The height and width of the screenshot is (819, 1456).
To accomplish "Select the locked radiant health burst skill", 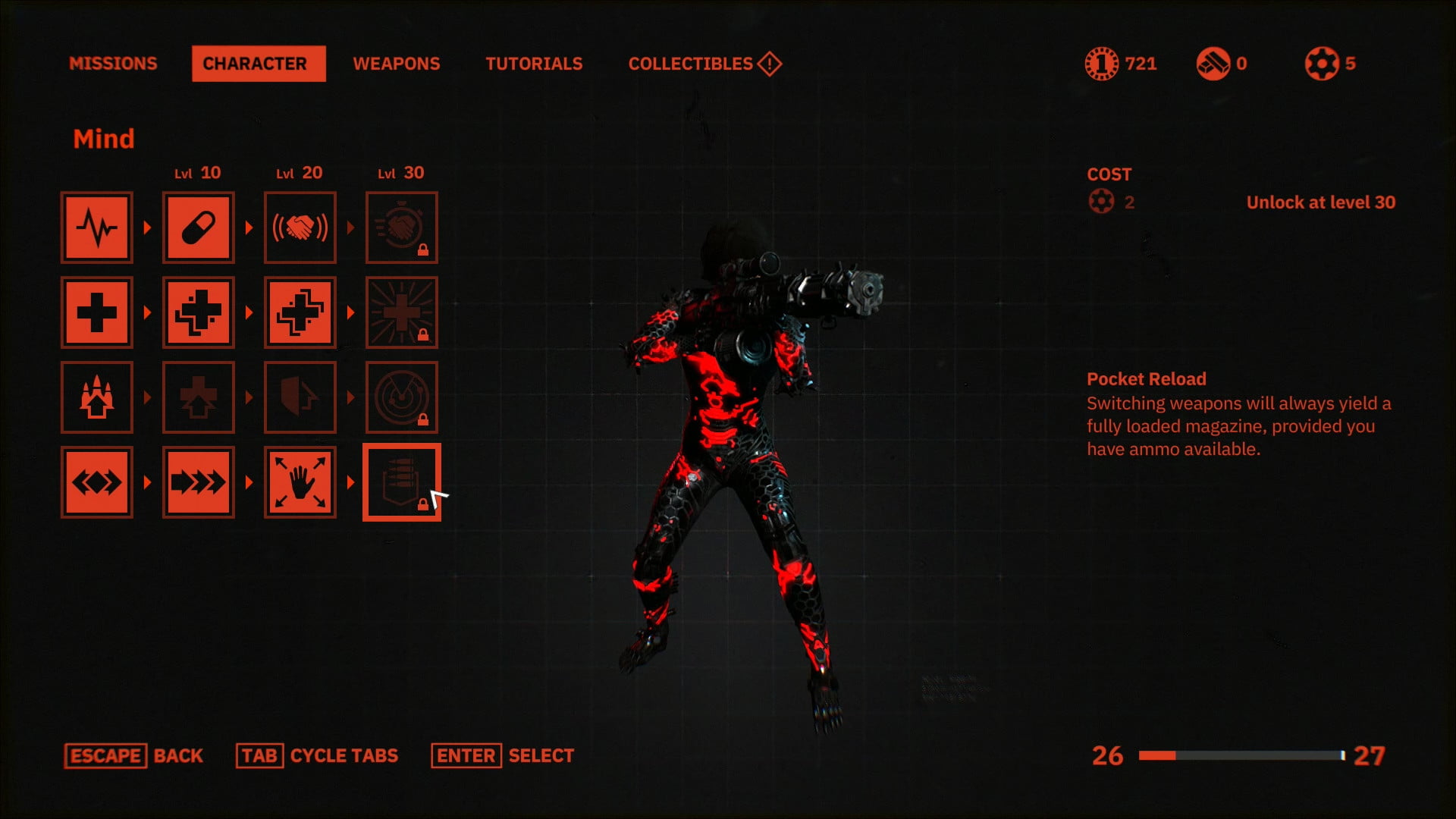I will (x=401, y=312).
